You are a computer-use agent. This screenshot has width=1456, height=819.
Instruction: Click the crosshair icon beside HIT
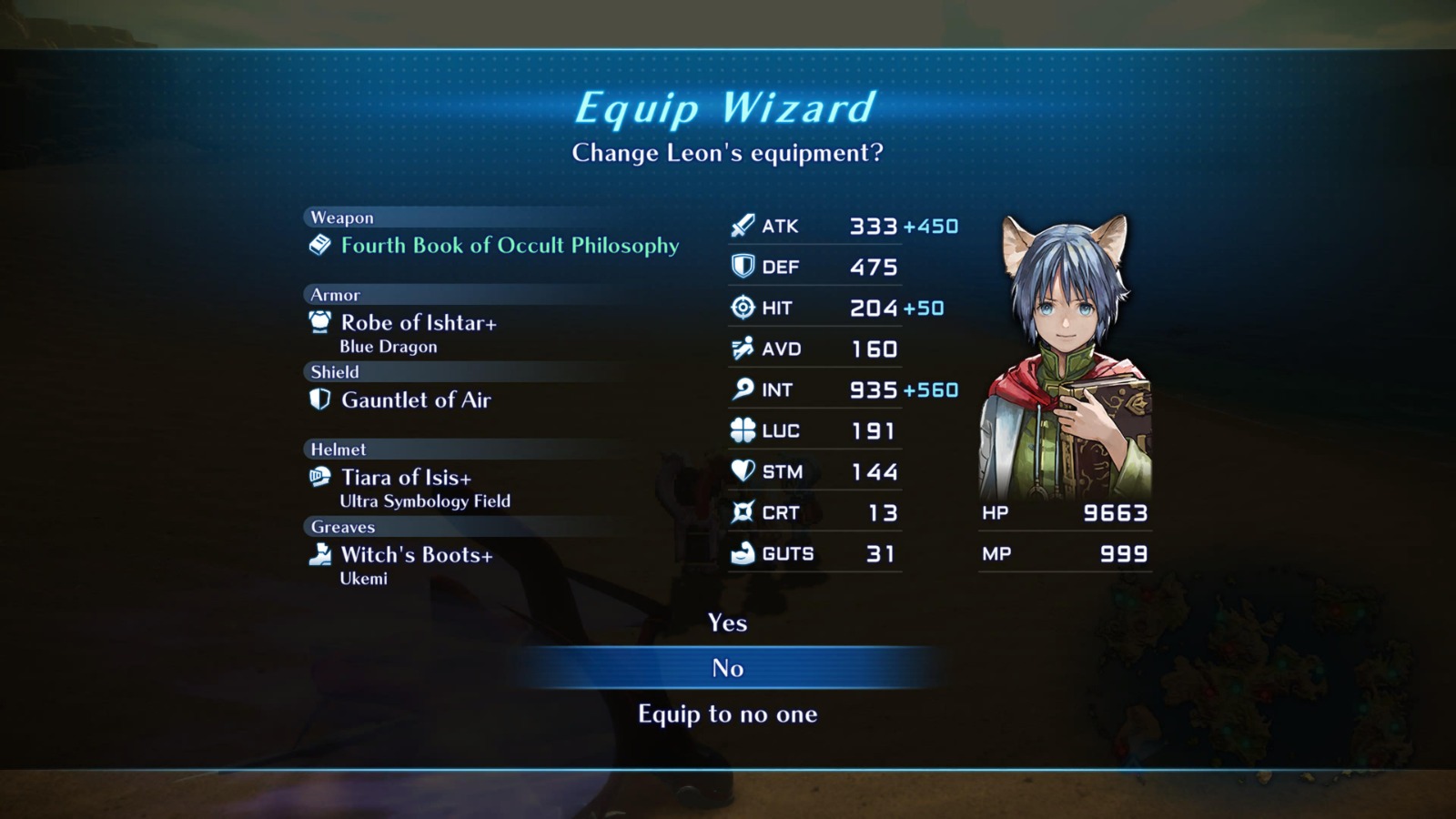click(741, 307)
